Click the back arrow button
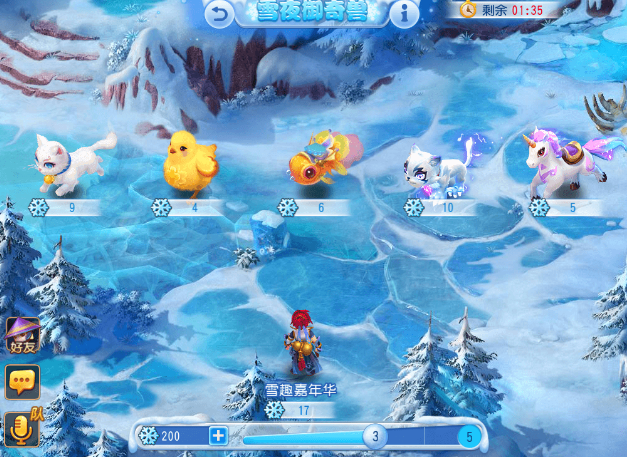 tap(220, 13)
